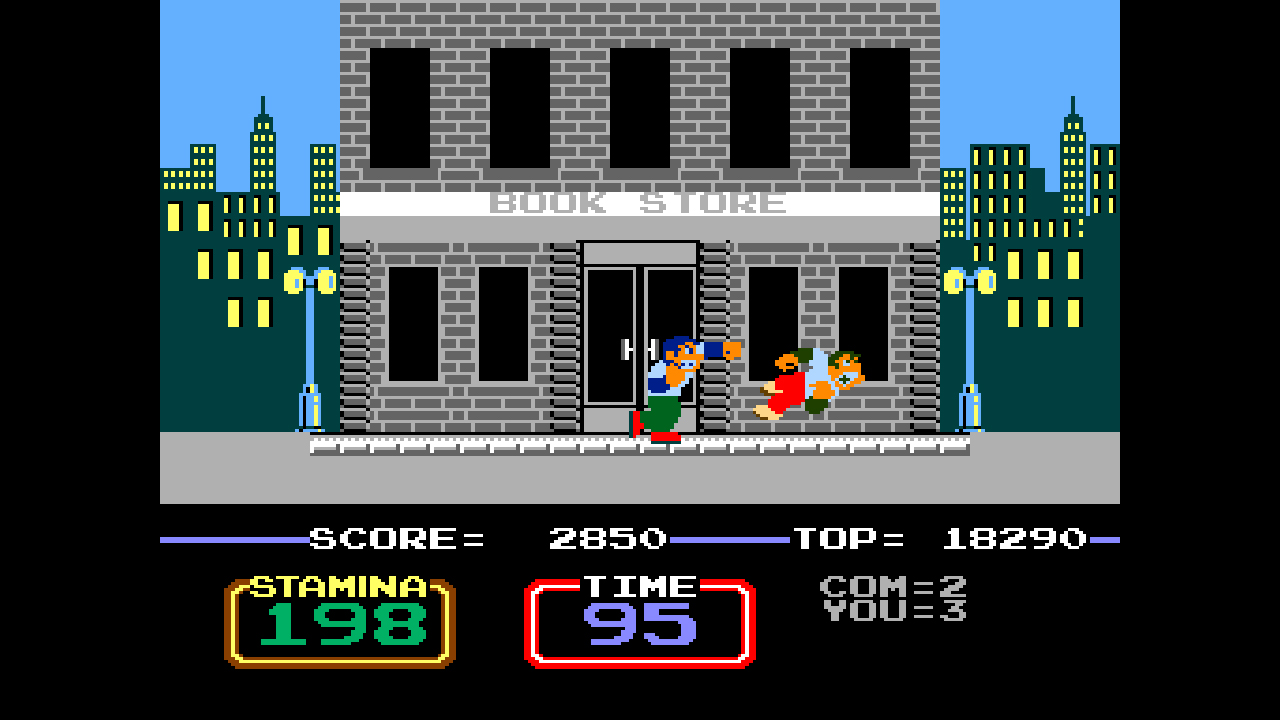
Task: Click the TOP= 18290 text
Action: point(940,538)
